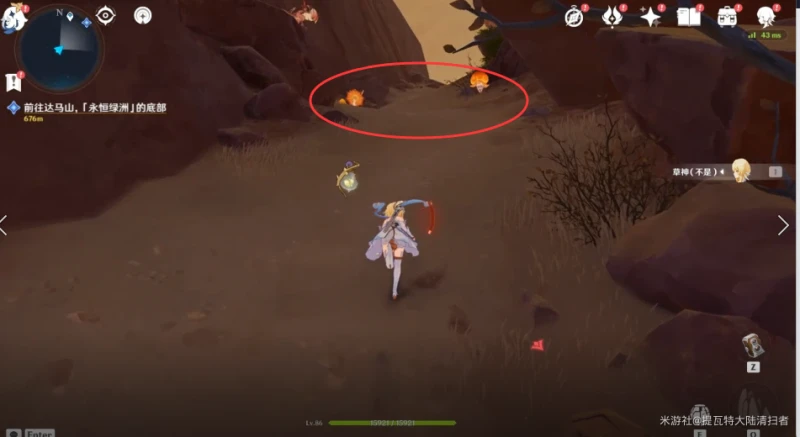
Task: Toggle the elemental sight eye icon
Action: coord(106,16)
